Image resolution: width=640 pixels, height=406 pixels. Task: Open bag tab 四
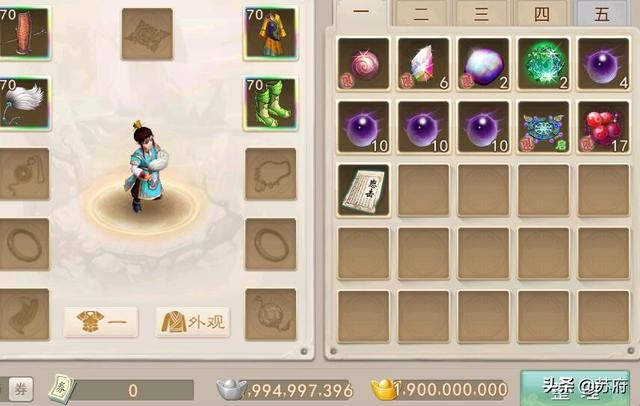(x=542, y=13)
